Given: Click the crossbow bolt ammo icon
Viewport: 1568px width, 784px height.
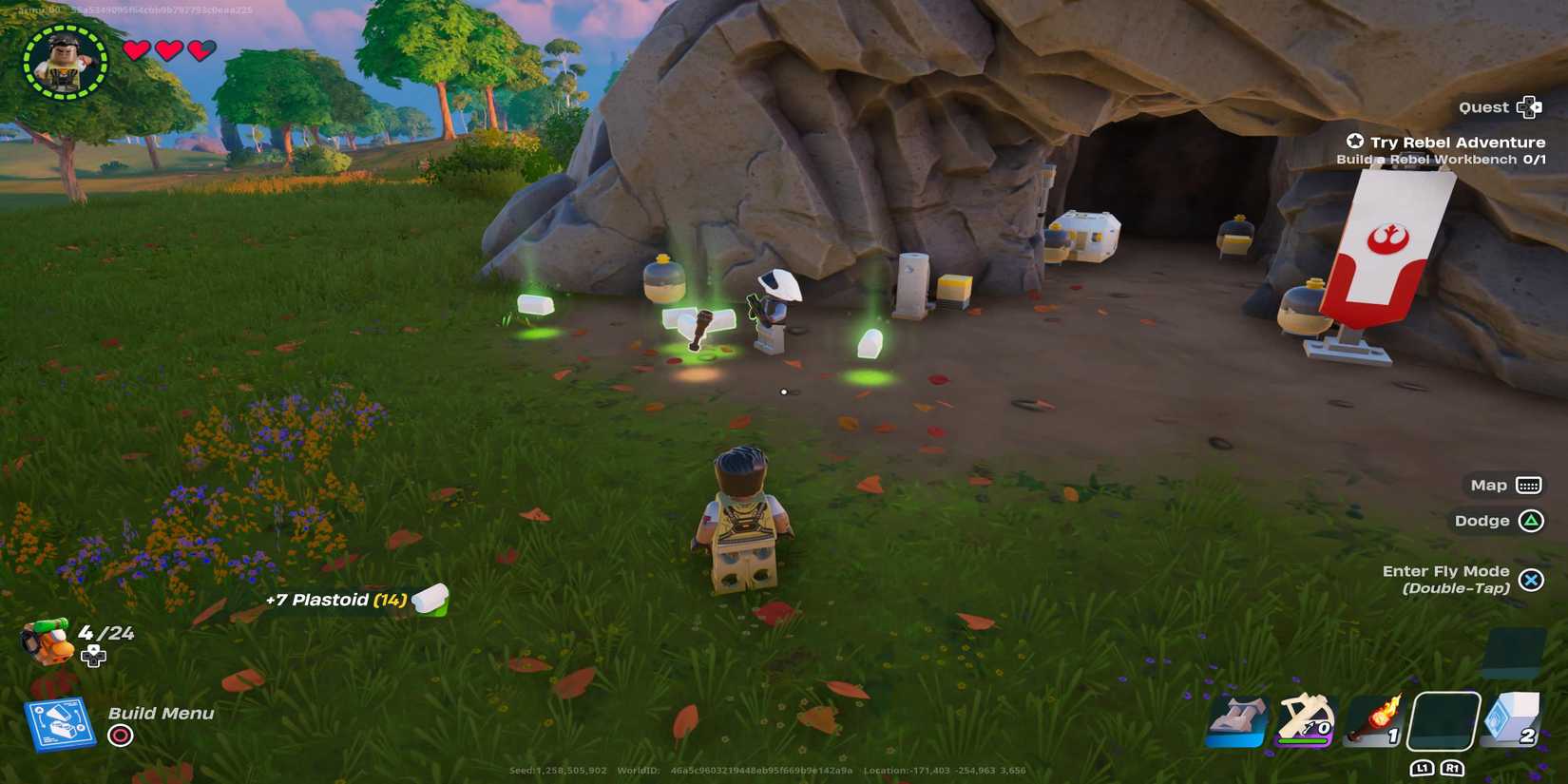Looking at the screenshot, I should 1310,727.
